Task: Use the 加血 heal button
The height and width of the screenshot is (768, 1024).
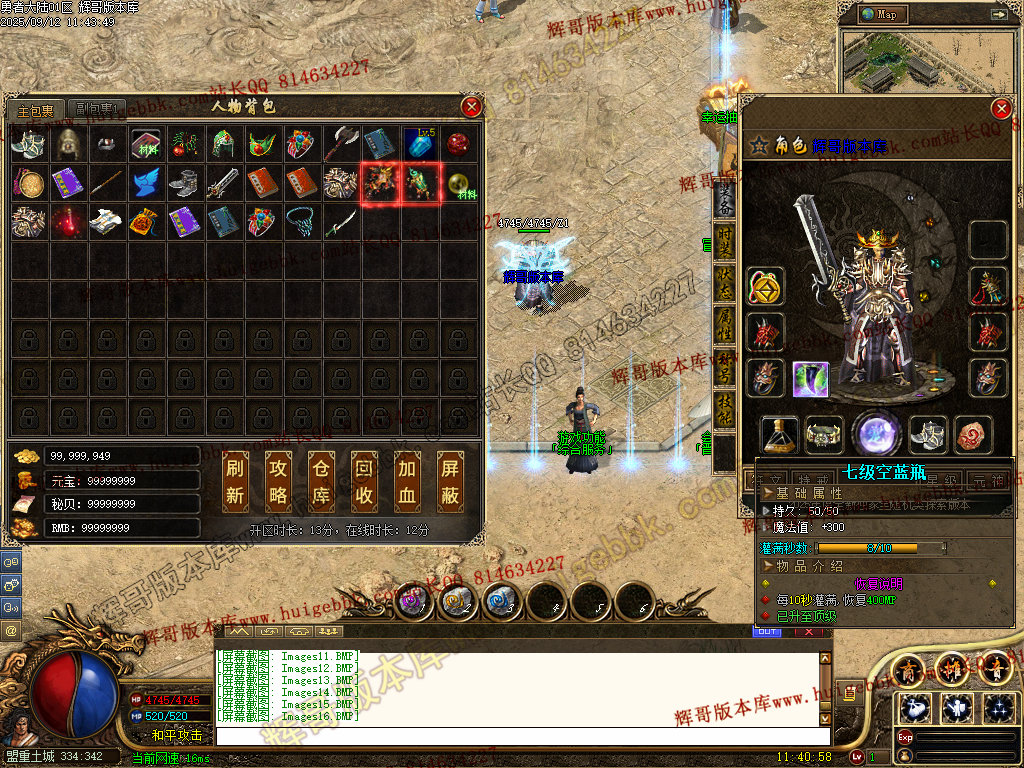Action: click(408, 481)
